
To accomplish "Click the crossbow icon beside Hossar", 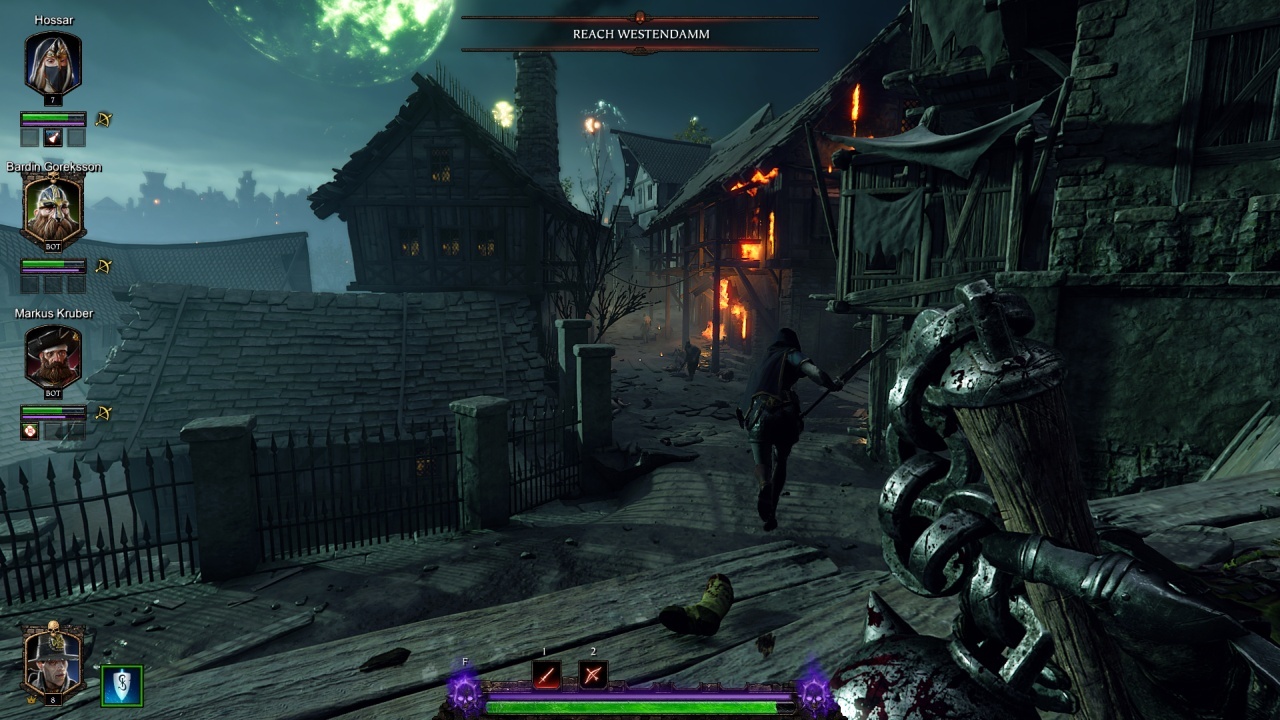I will pyautogui.click(x=104, y=120).
